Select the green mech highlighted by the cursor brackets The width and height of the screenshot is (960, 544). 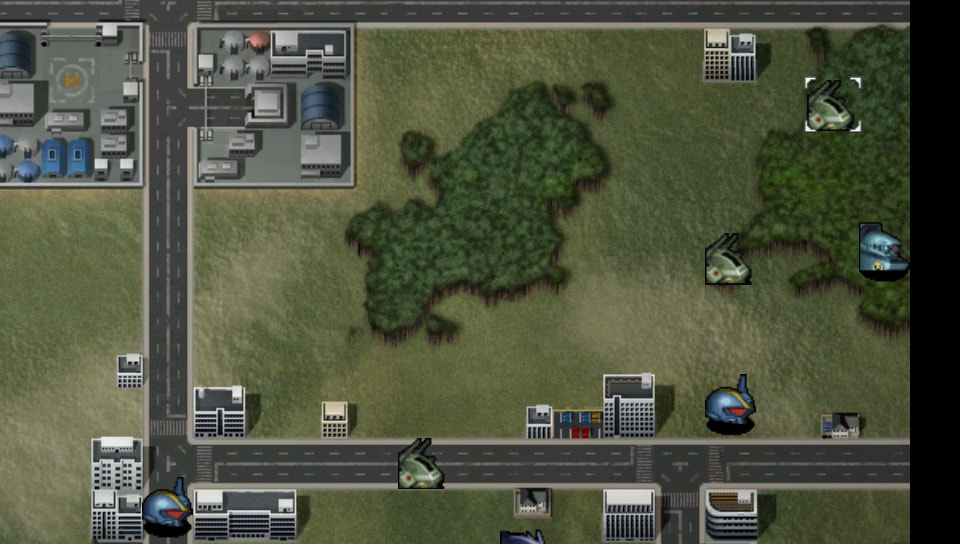tap(832, 105)
